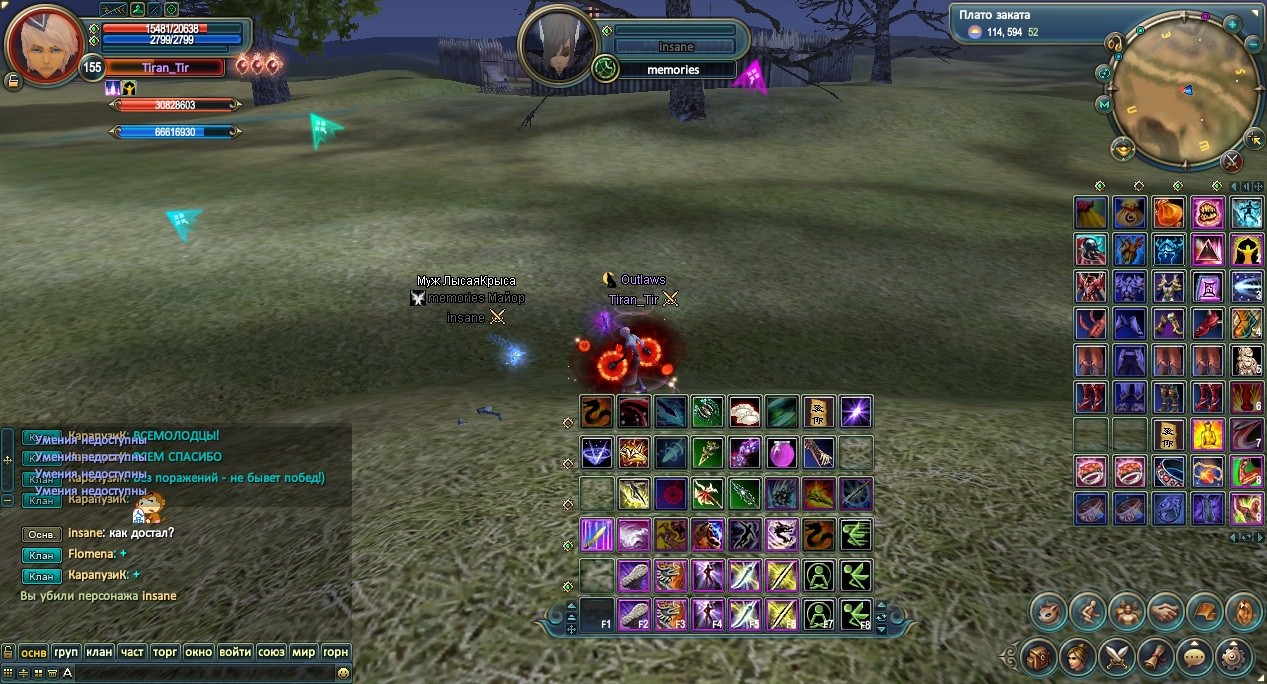Click the chat text input field
Viewport: 1267px width, 684px height.
pyautogui.click(x=200, y=673)
